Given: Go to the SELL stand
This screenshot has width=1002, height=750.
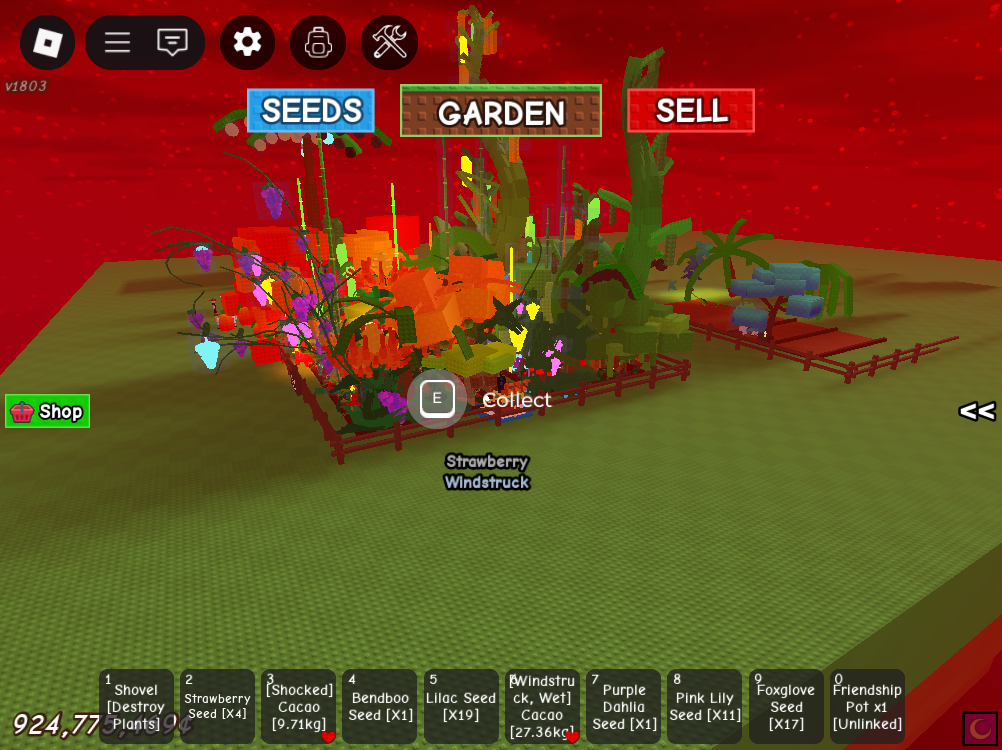Looking at the screenshot, I should (691, 111).
